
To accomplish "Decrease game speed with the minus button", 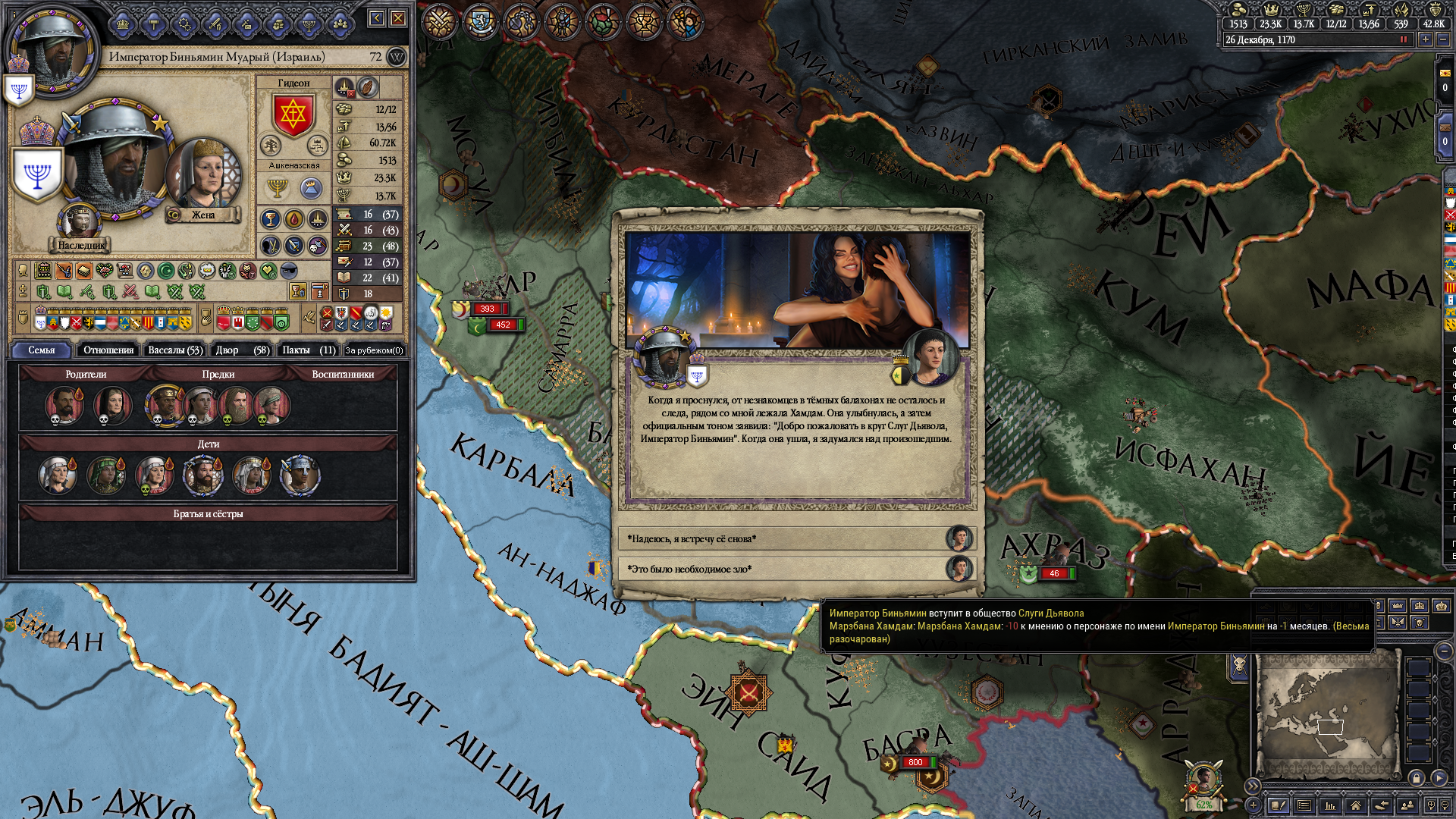I will point(1443,40).
